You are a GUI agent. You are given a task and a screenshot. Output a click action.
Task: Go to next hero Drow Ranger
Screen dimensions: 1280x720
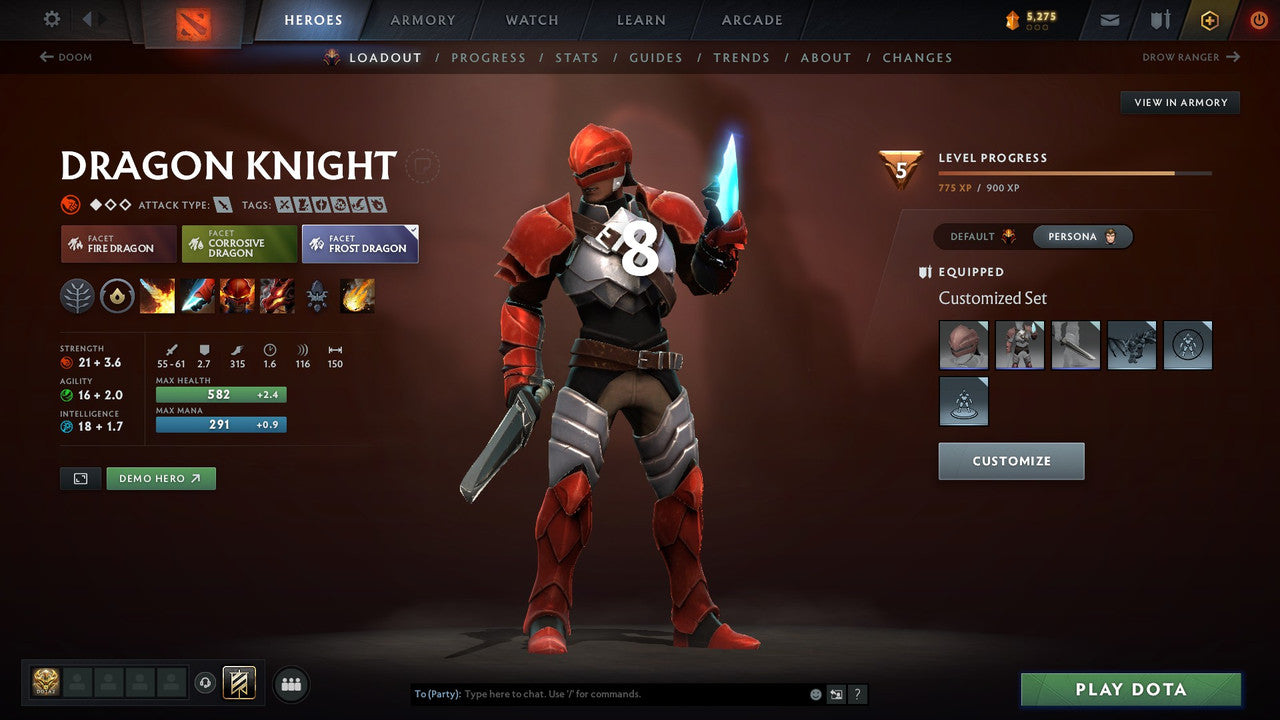coord(1190,57)
